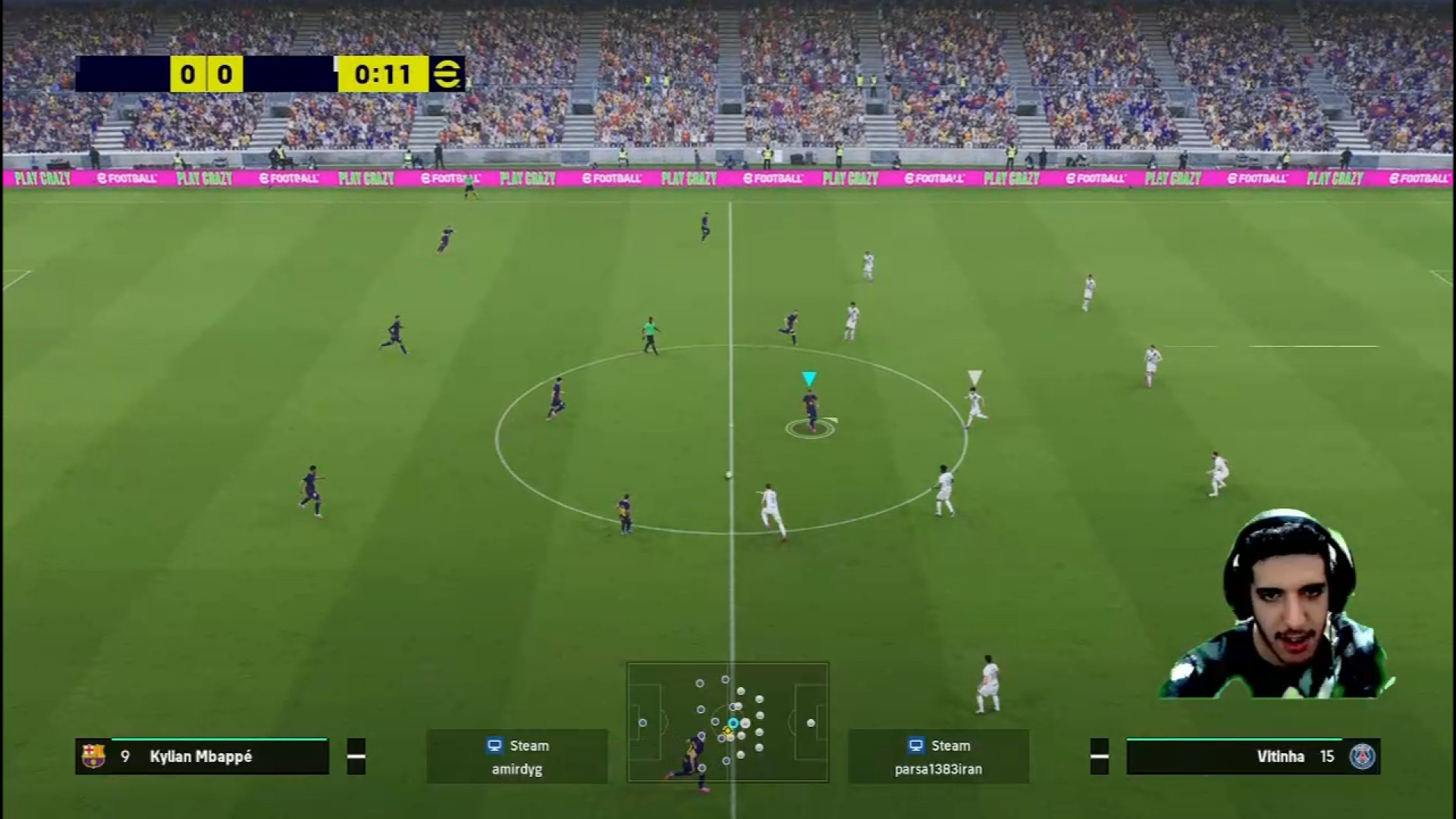Click the PSG club crest
This screenshot has height=819, width=1456.
[1362, 756]
